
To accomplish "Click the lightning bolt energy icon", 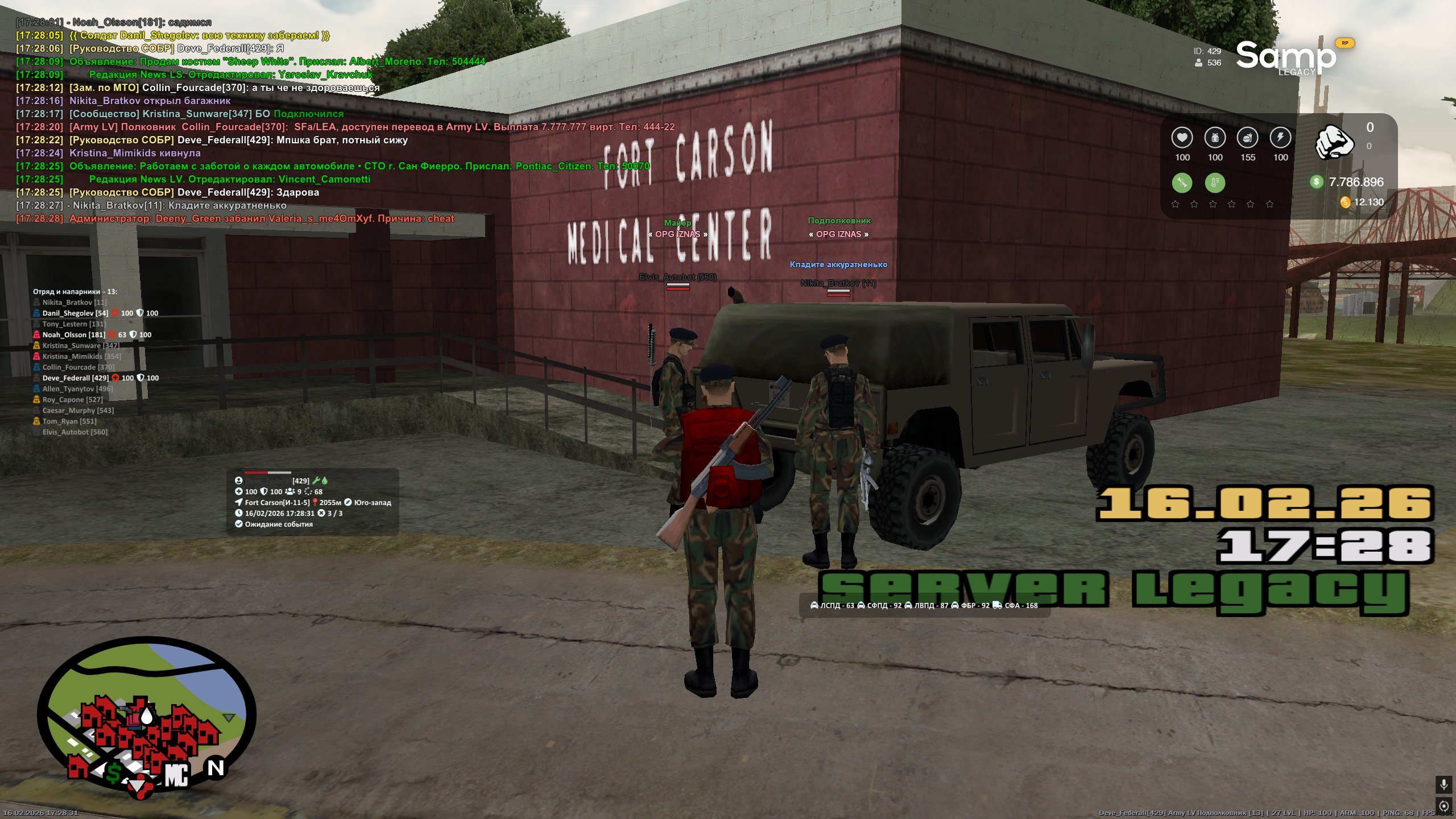I will (x=1280, y=138).
